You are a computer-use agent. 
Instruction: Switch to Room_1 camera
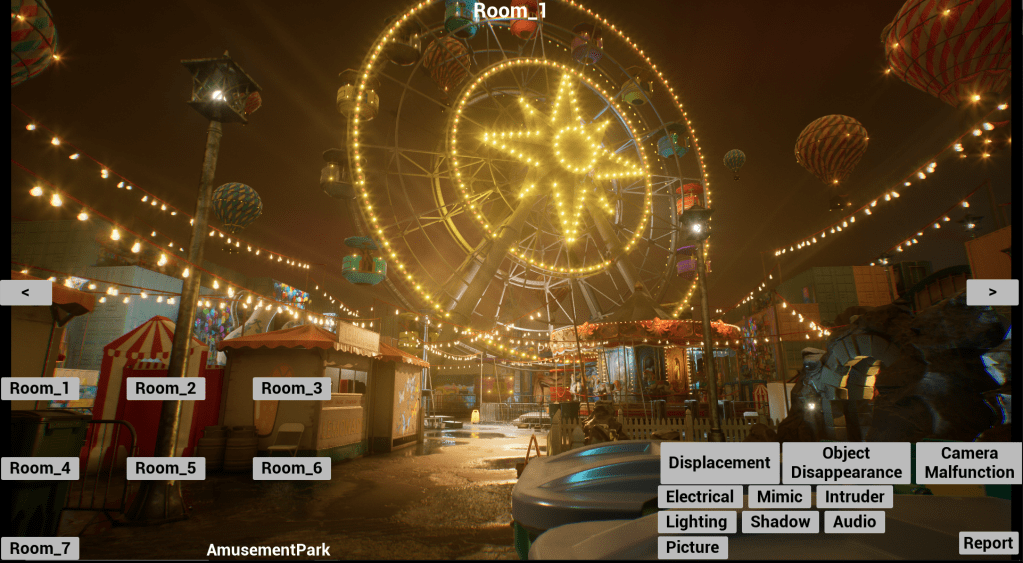click(x=40, y=388)
